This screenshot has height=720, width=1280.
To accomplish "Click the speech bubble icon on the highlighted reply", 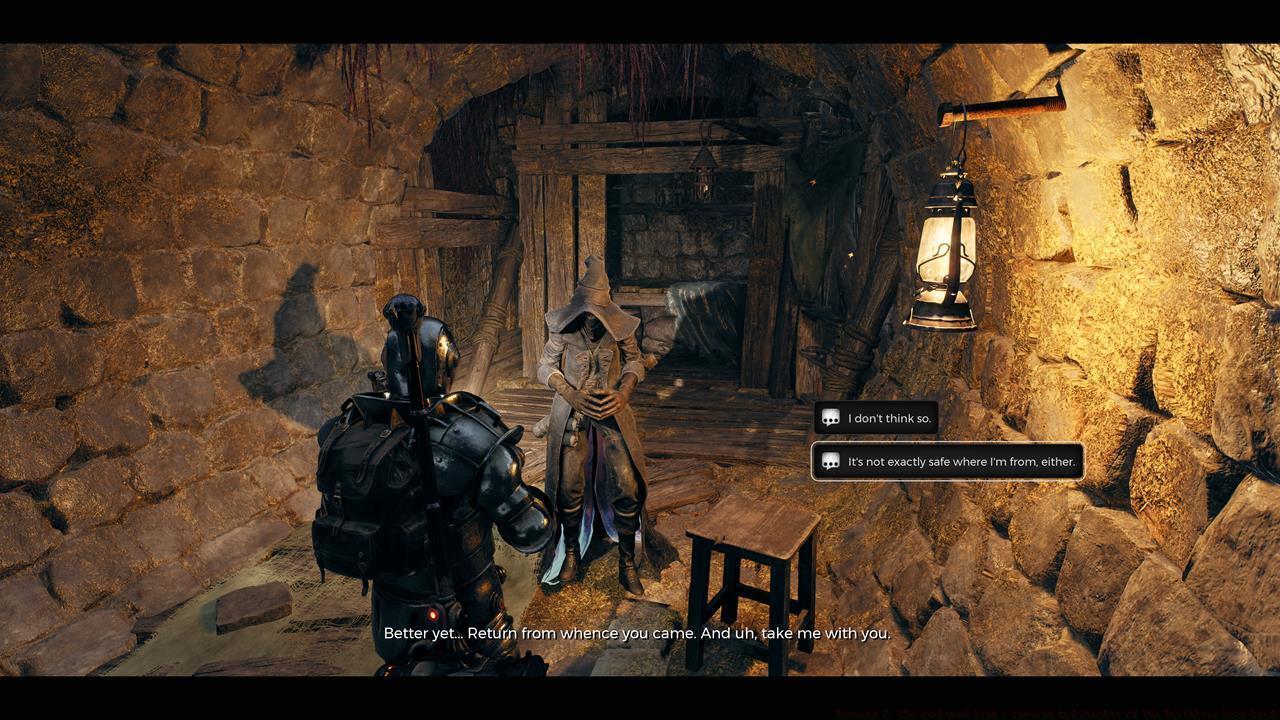I will click(831, 461).
